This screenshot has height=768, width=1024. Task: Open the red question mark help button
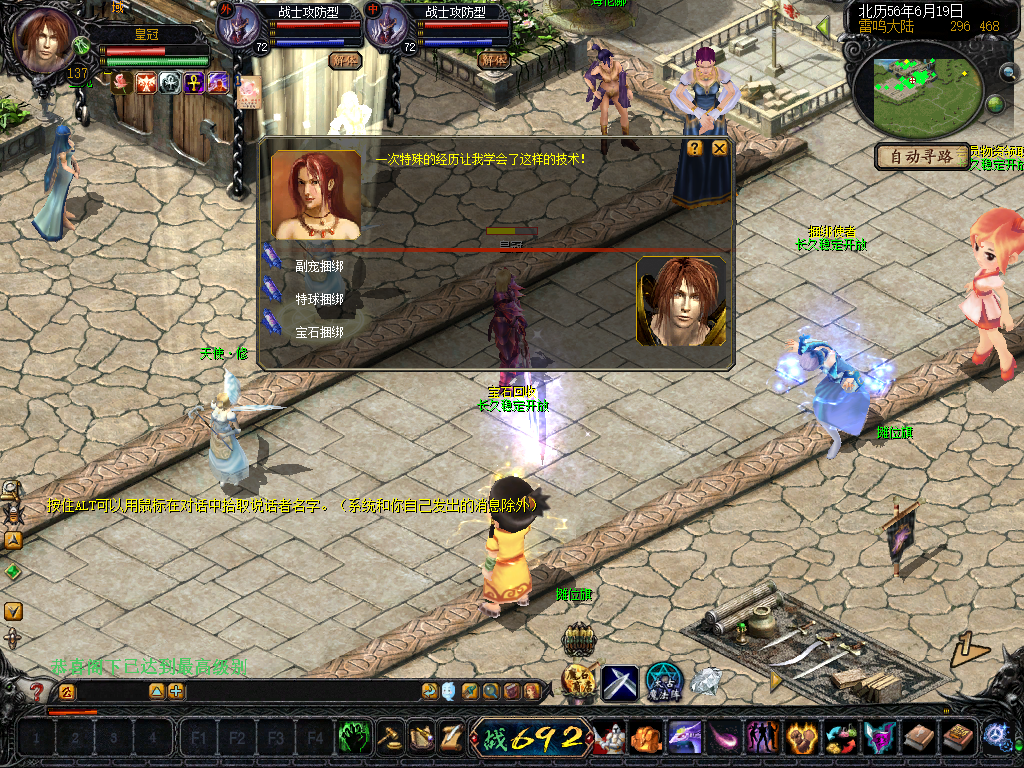coord(38,691)
